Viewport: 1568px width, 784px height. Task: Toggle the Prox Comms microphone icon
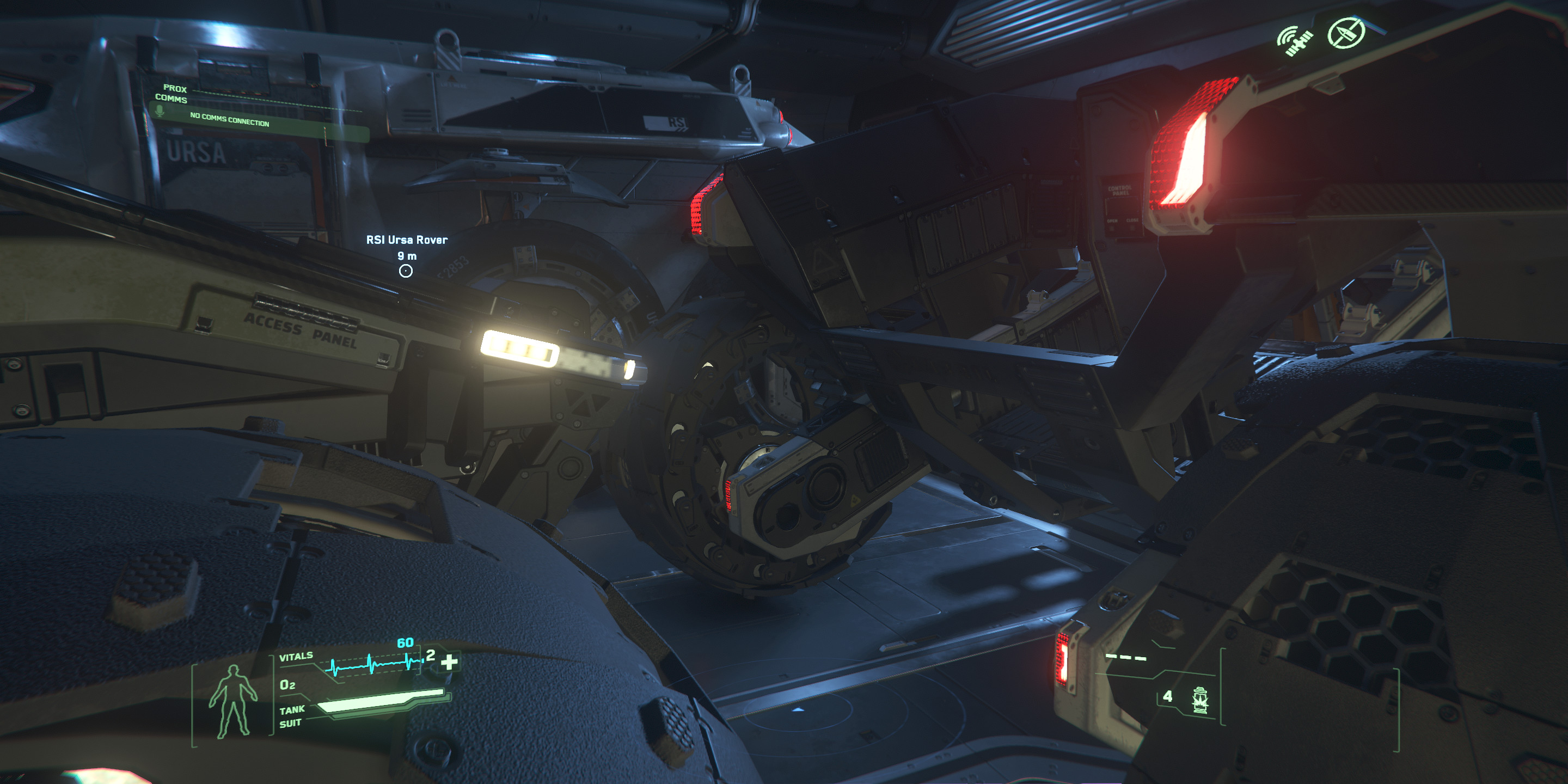click(160, 111)
